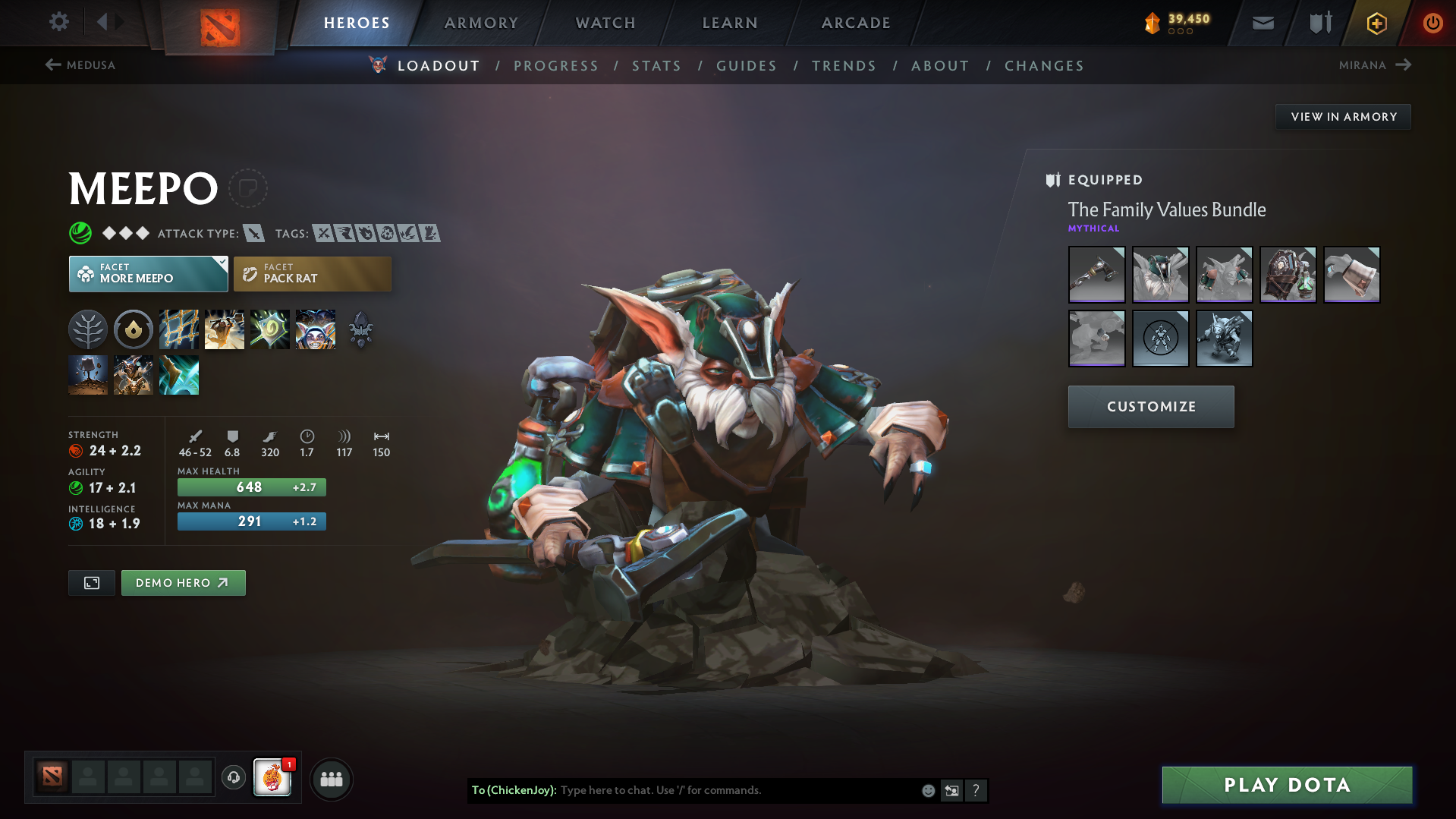View the Aghanim's Shard upgrade icon

coord(360,329)
